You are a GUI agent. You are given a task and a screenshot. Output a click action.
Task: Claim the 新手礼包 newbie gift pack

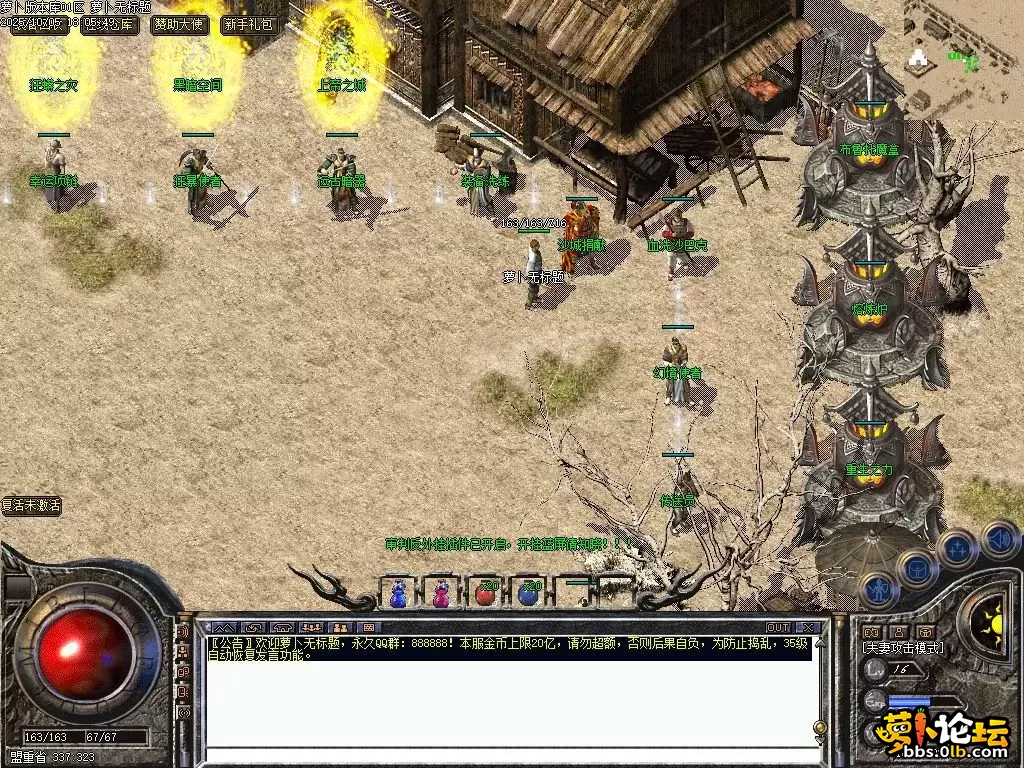249,25
